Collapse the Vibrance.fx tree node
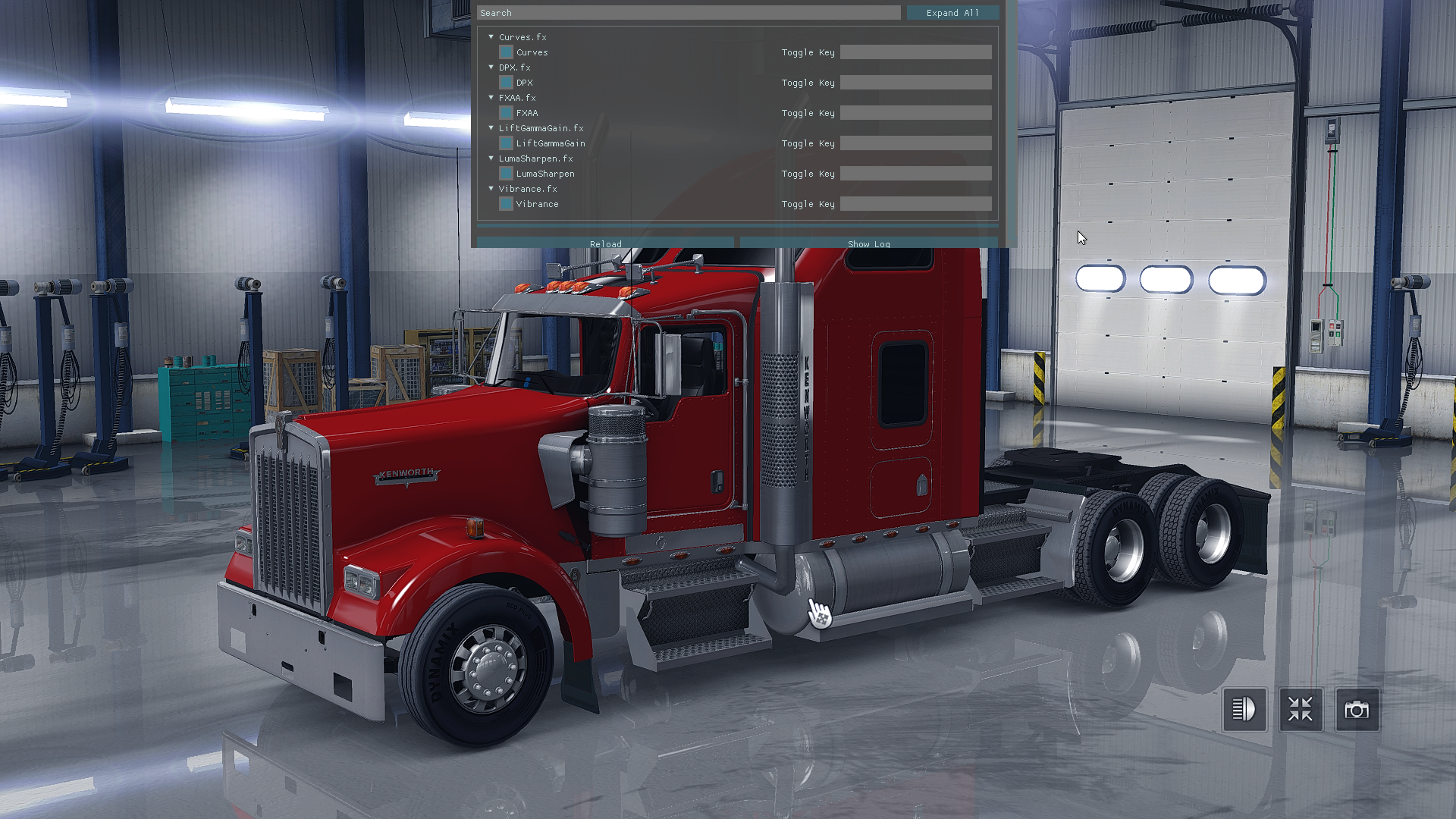The image size is (1456, 819). coord(491,189)
